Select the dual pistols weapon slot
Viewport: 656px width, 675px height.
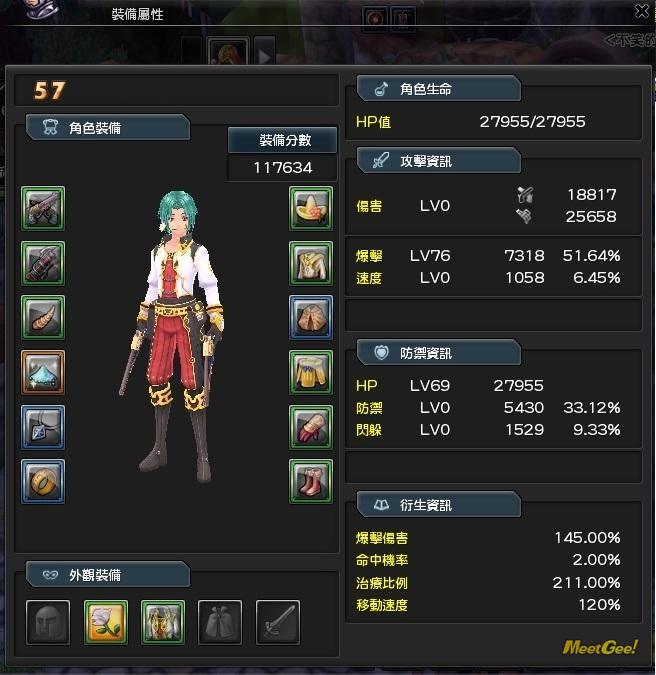(43, 209)
